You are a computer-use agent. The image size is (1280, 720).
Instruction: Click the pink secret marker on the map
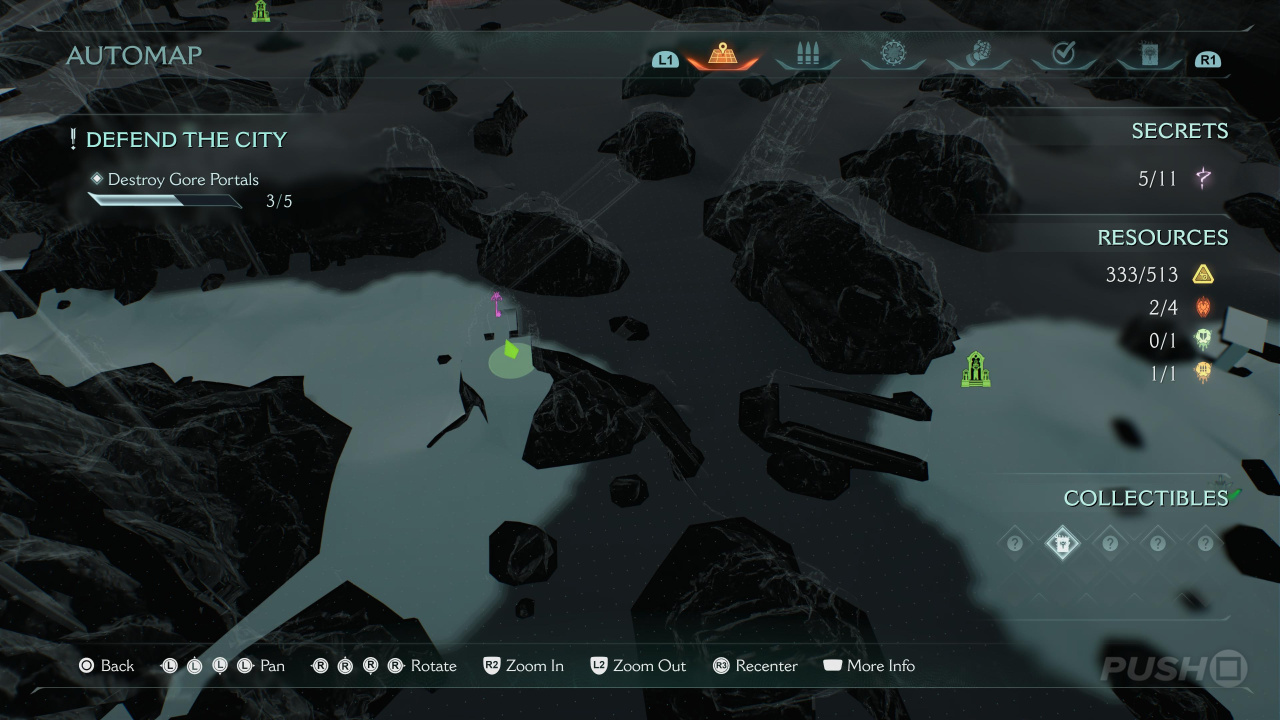[496, 304]
